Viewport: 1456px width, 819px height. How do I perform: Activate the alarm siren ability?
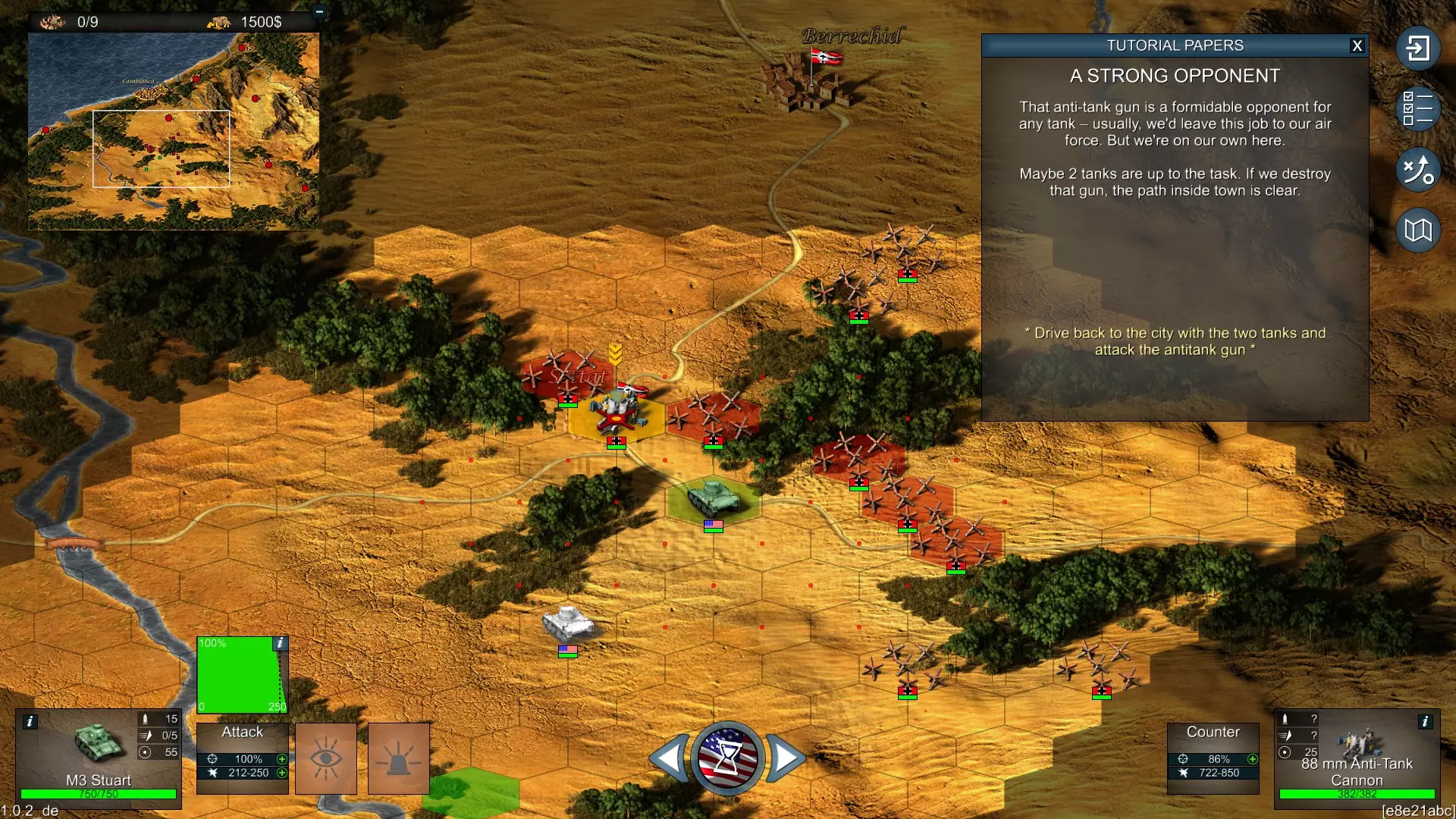[398, 758]
